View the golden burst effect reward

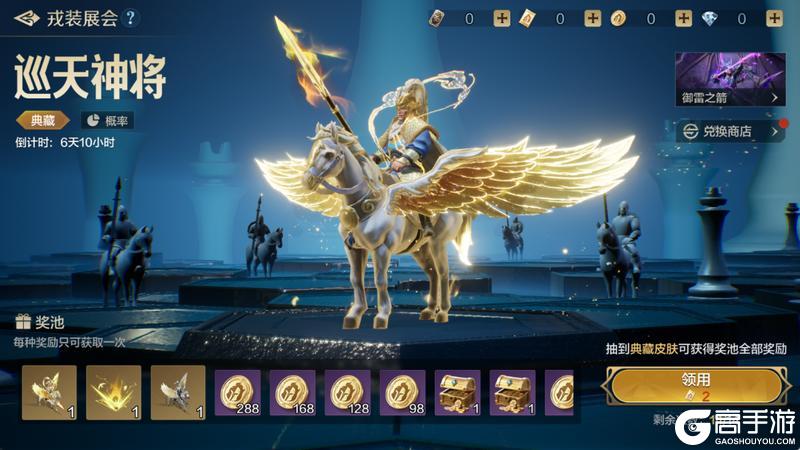tap(112, 392)
